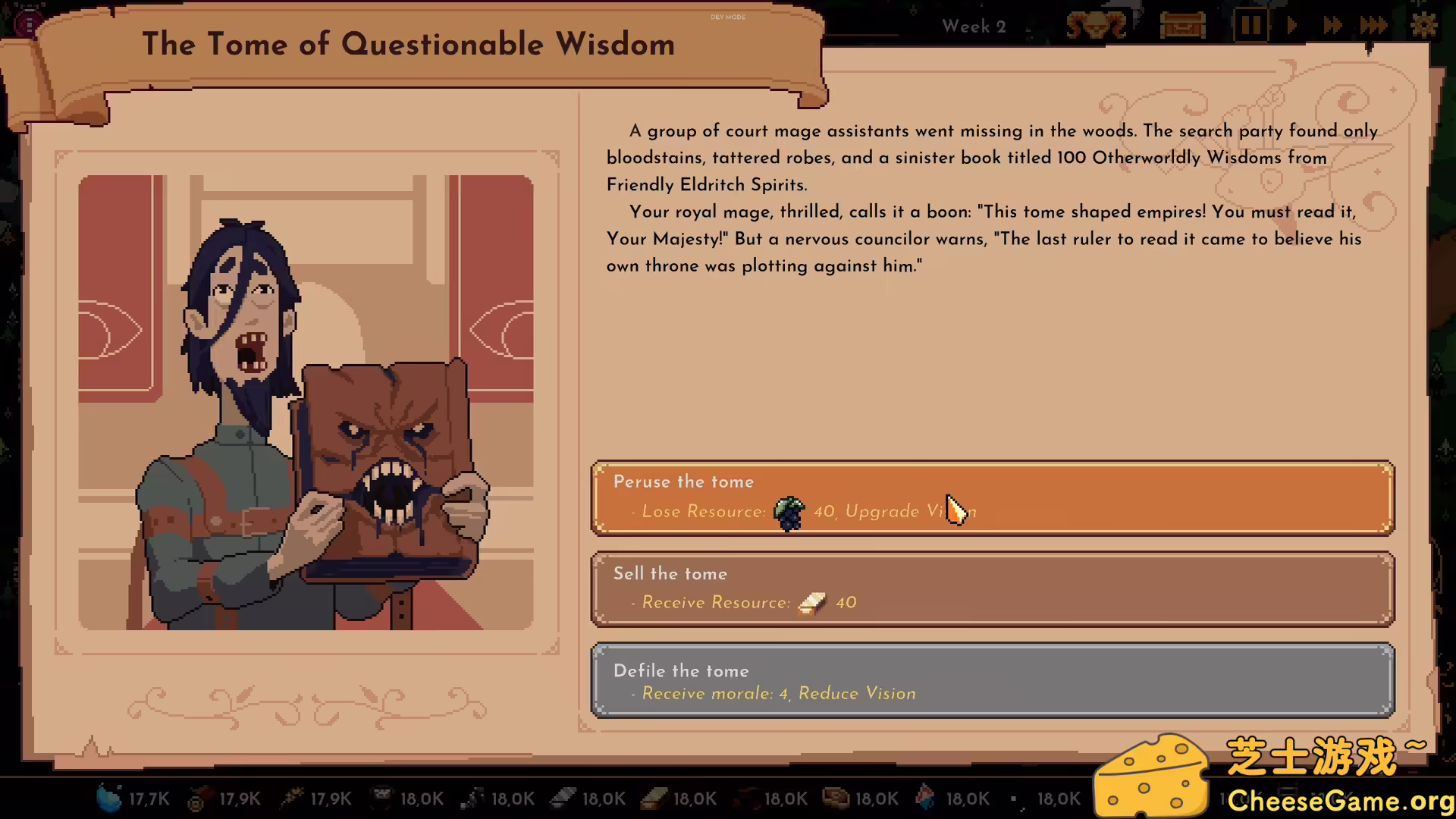Click the horned skull icon

tap(1097, 27)
